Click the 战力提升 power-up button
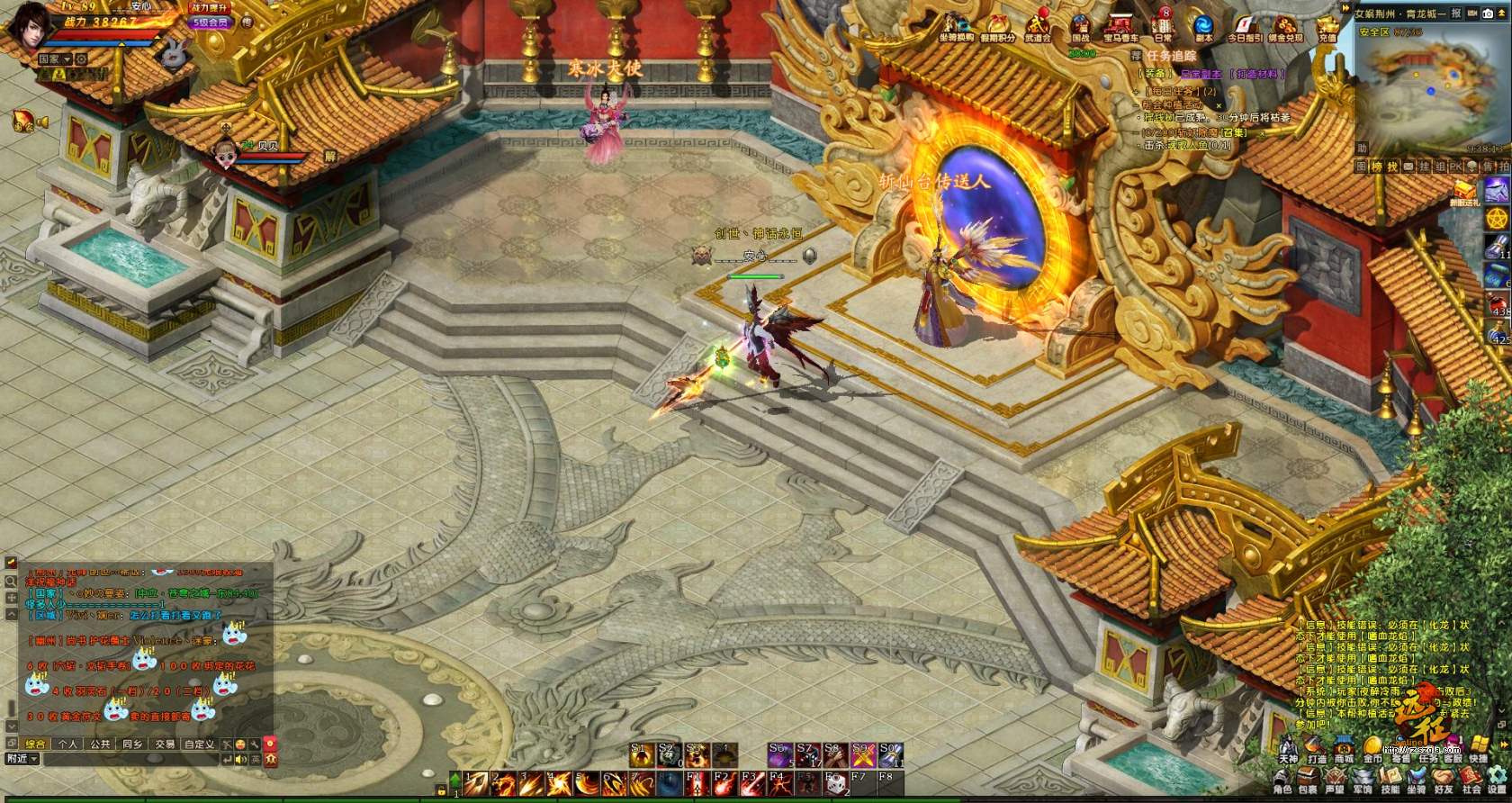 pos(211,7)
